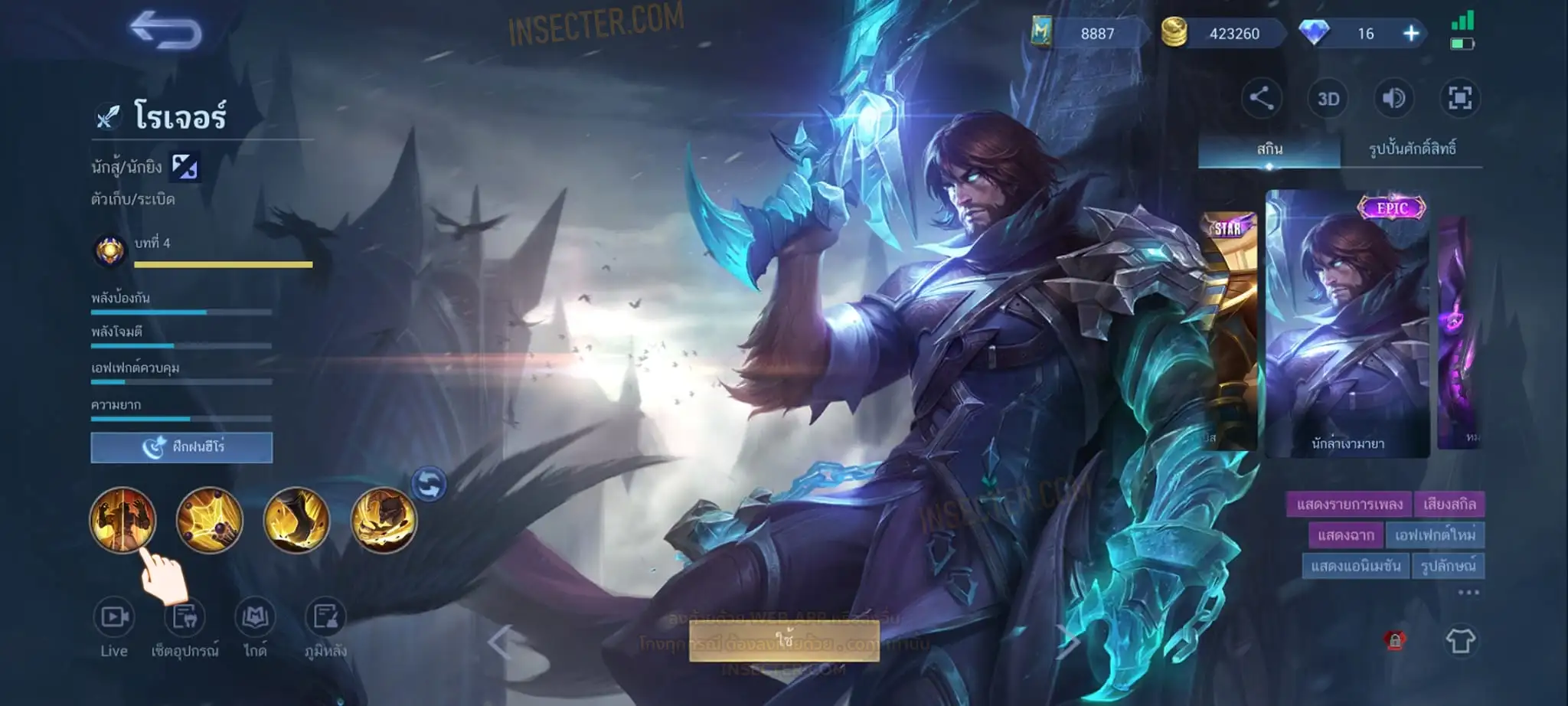Switch to 3D model view
This screenshot has height=706, width=1568.
tap(1328, 99)
